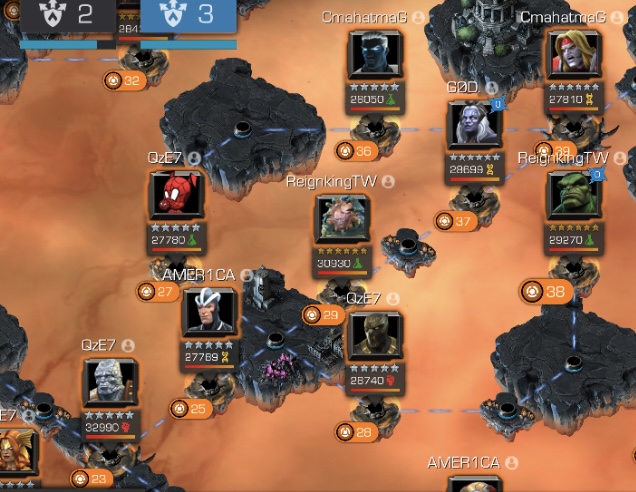Select QzE7's defender rated 26740
Viewport: 636px width, 492px height.
(x=376, y=336)
